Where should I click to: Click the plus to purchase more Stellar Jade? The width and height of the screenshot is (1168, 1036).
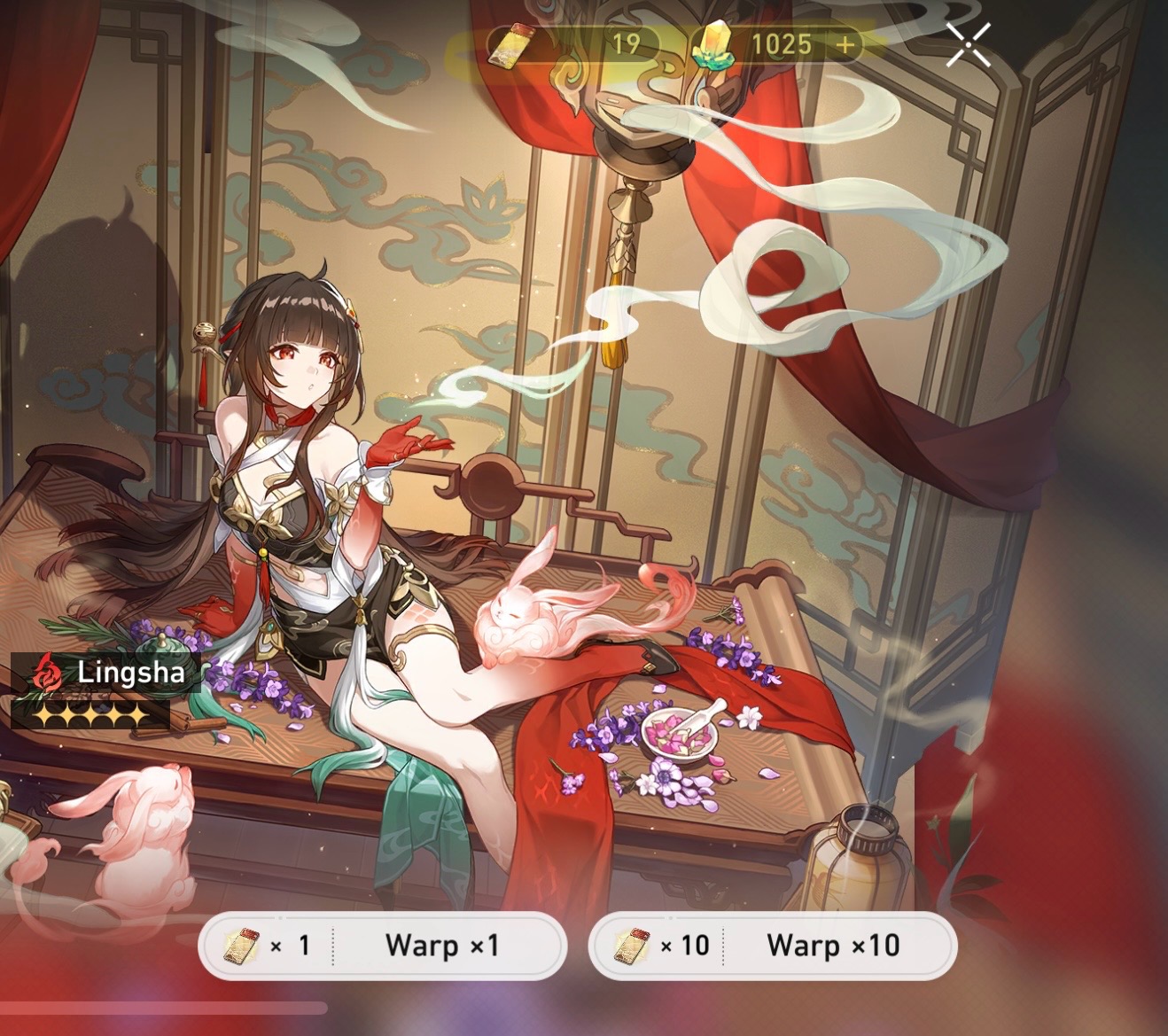coord(845,44)
